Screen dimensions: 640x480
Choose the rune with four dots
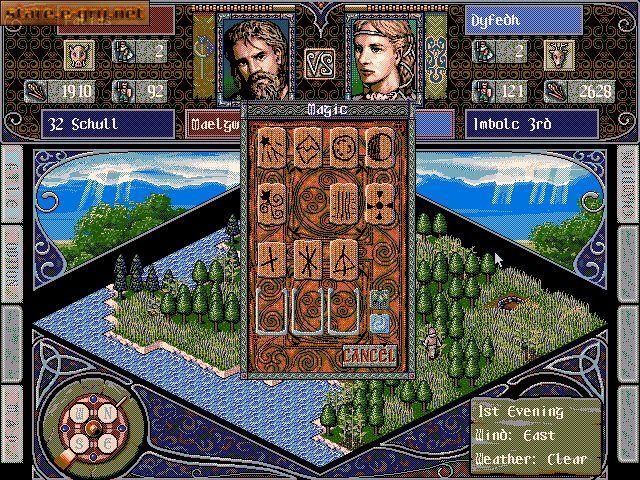pos(377,203)
